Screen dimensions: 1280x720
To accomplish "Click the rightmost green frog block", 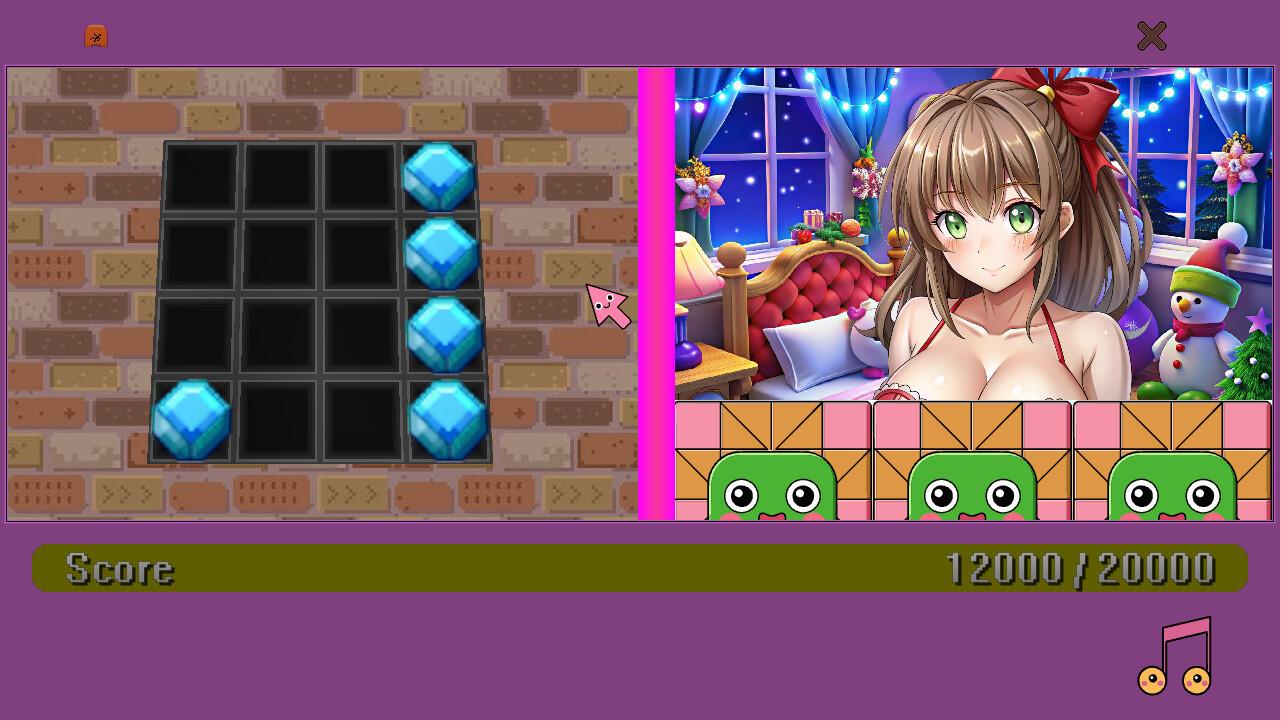I will tap(1170, 488).
